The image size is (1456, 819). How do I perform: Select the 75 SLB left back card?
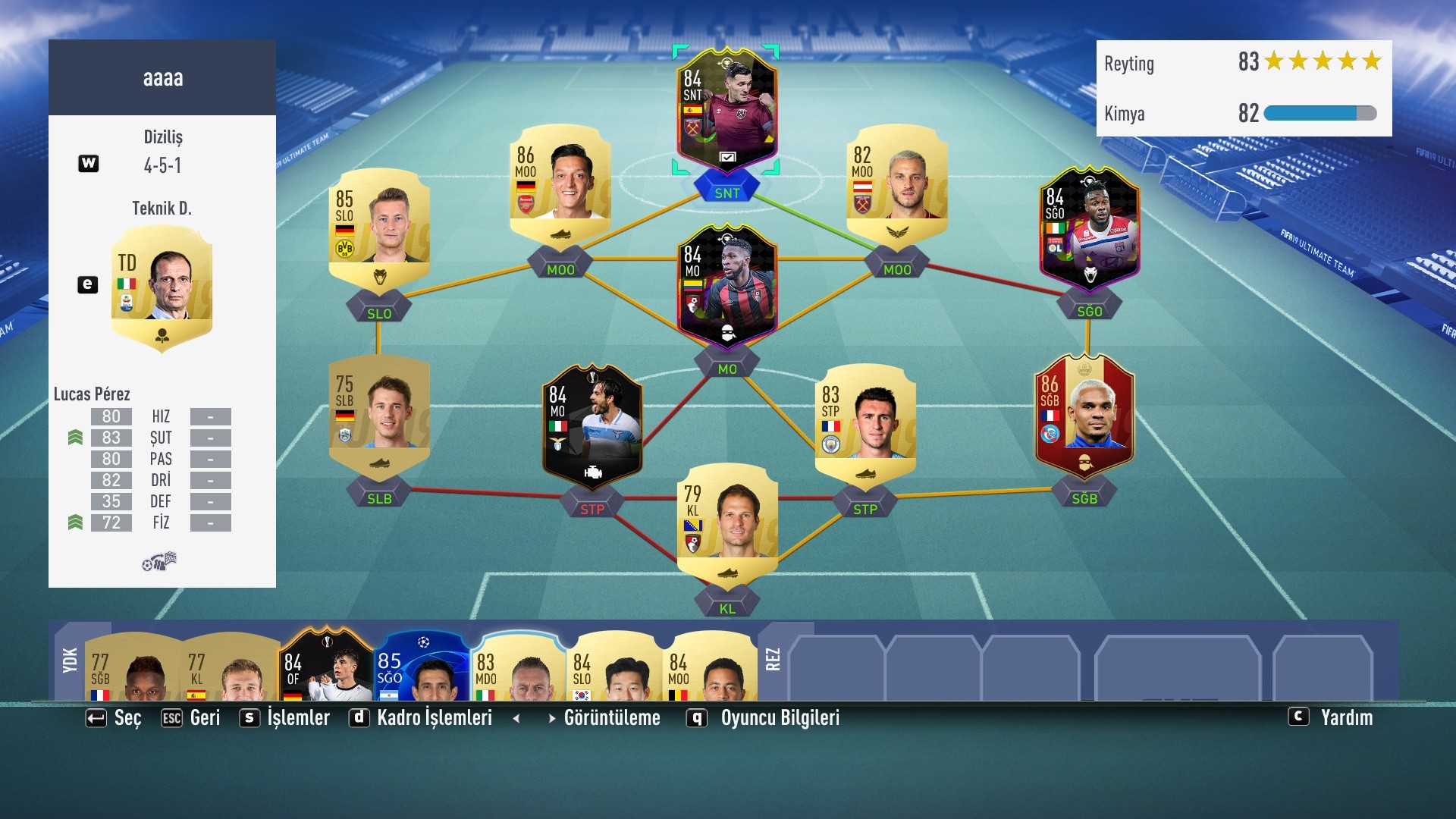click(x=379, y=413)
